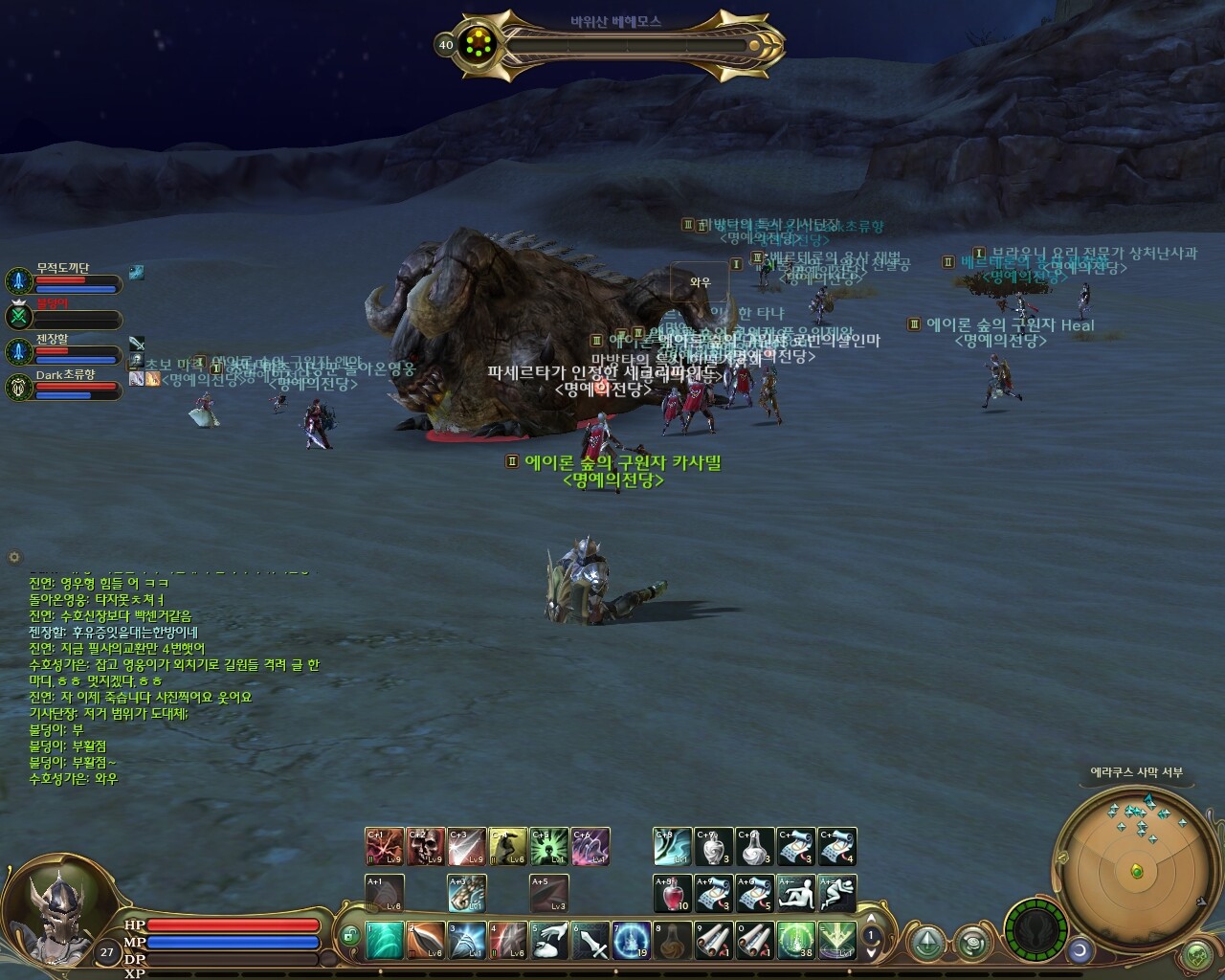This screenshot has width=1225, height=980.
Task: Activate the sword attack icon in slot 6
Action: coord(590,941)
